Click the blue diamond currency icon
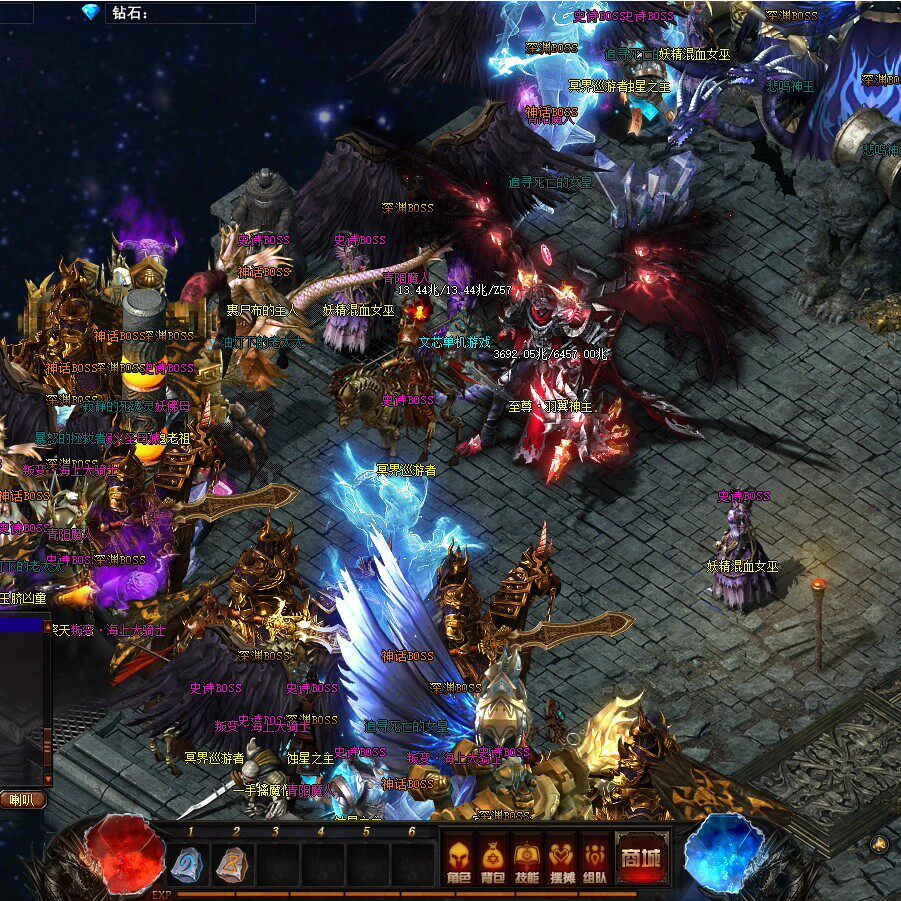Viewport: 901px width, 901px height. (92, 12)
